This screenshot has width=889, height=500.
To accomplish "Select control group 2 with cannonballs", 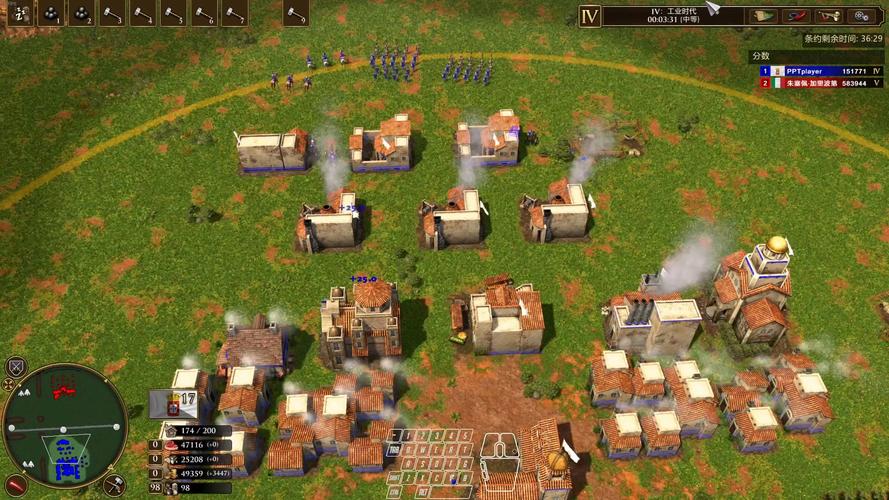I will 81,14.
